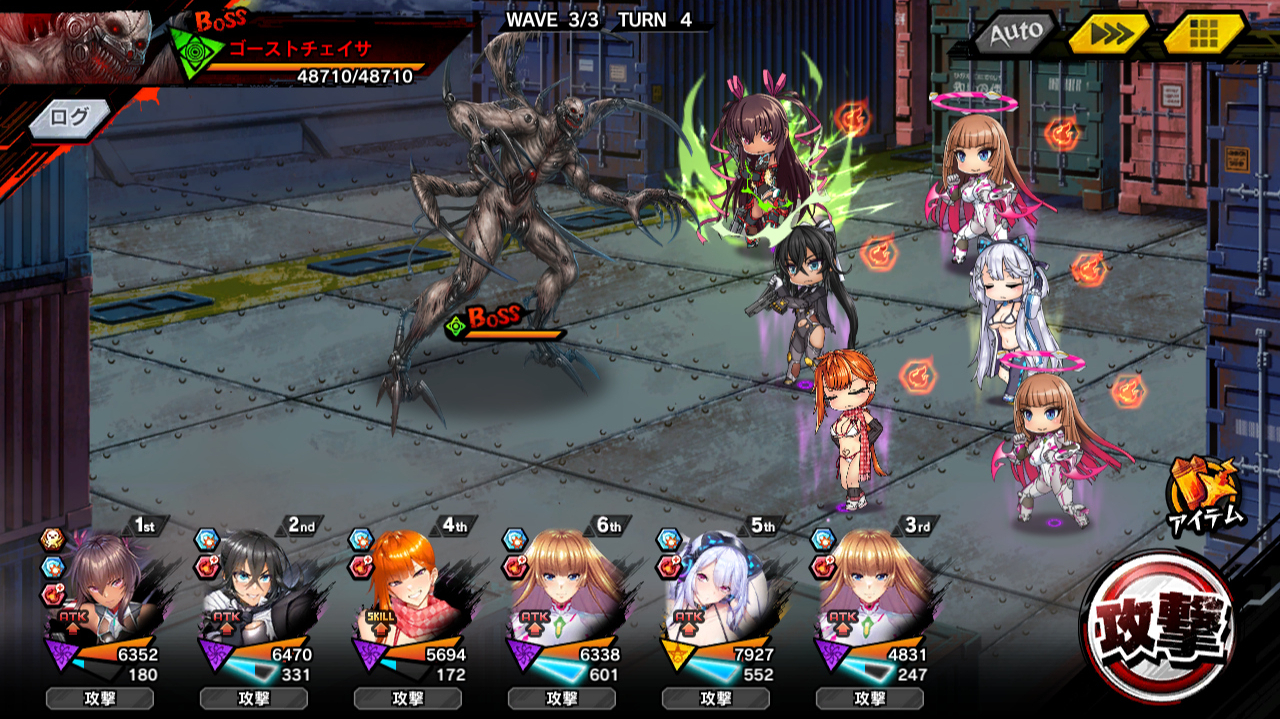Hit the large red 攻撃 attack button

[1158, 627]
